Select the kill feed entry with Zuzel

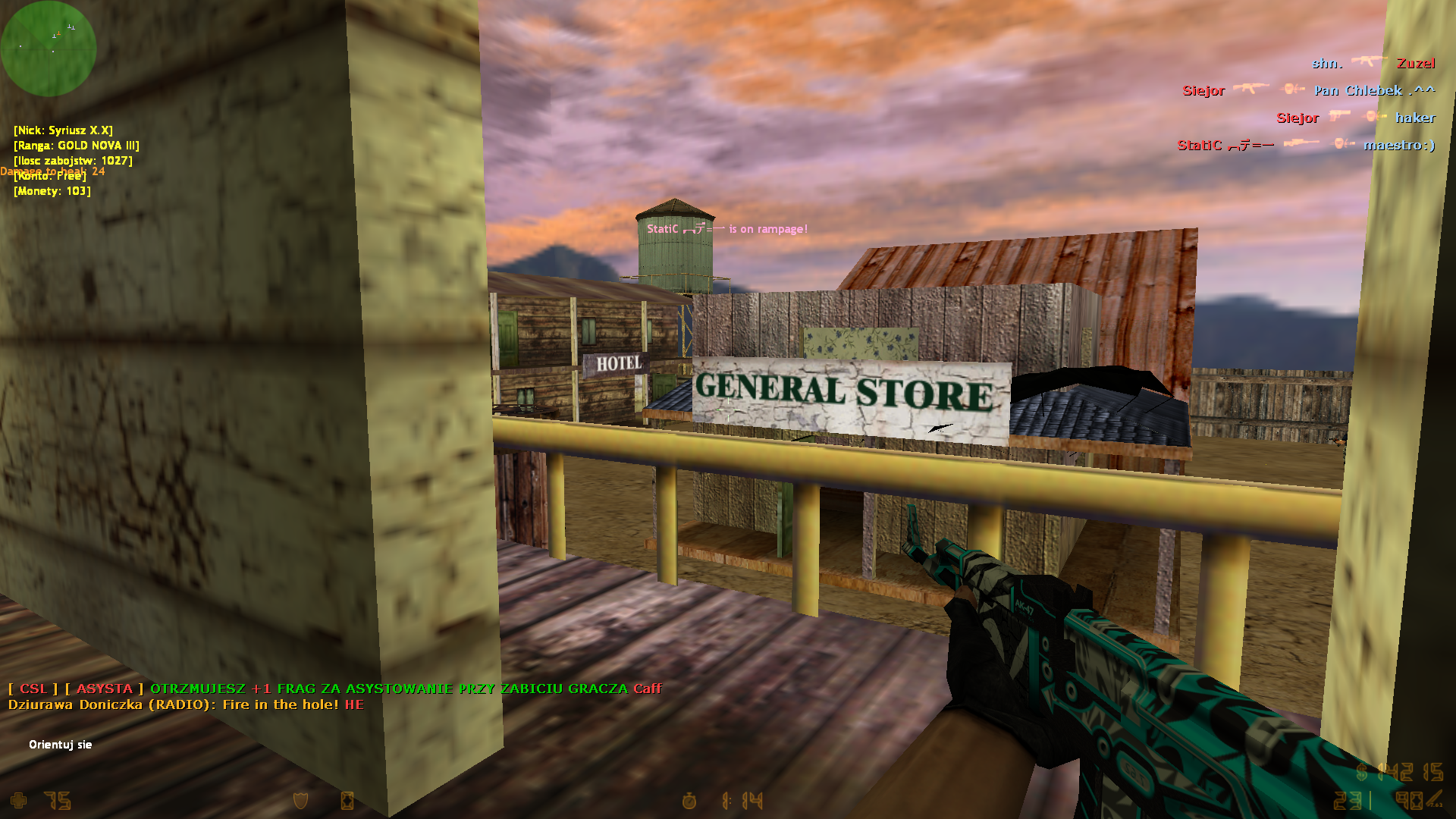point(1373,64)
